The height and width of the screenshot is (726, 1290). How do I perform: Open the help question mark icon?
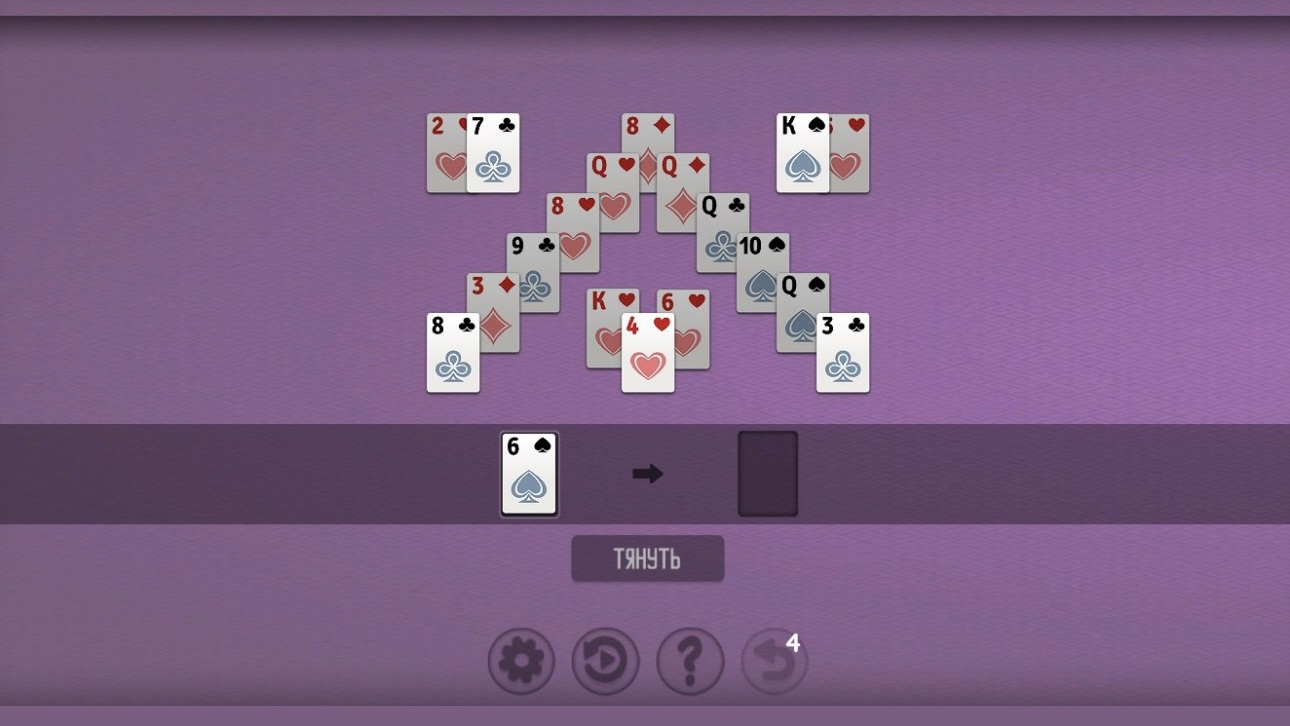coord(690,661)
